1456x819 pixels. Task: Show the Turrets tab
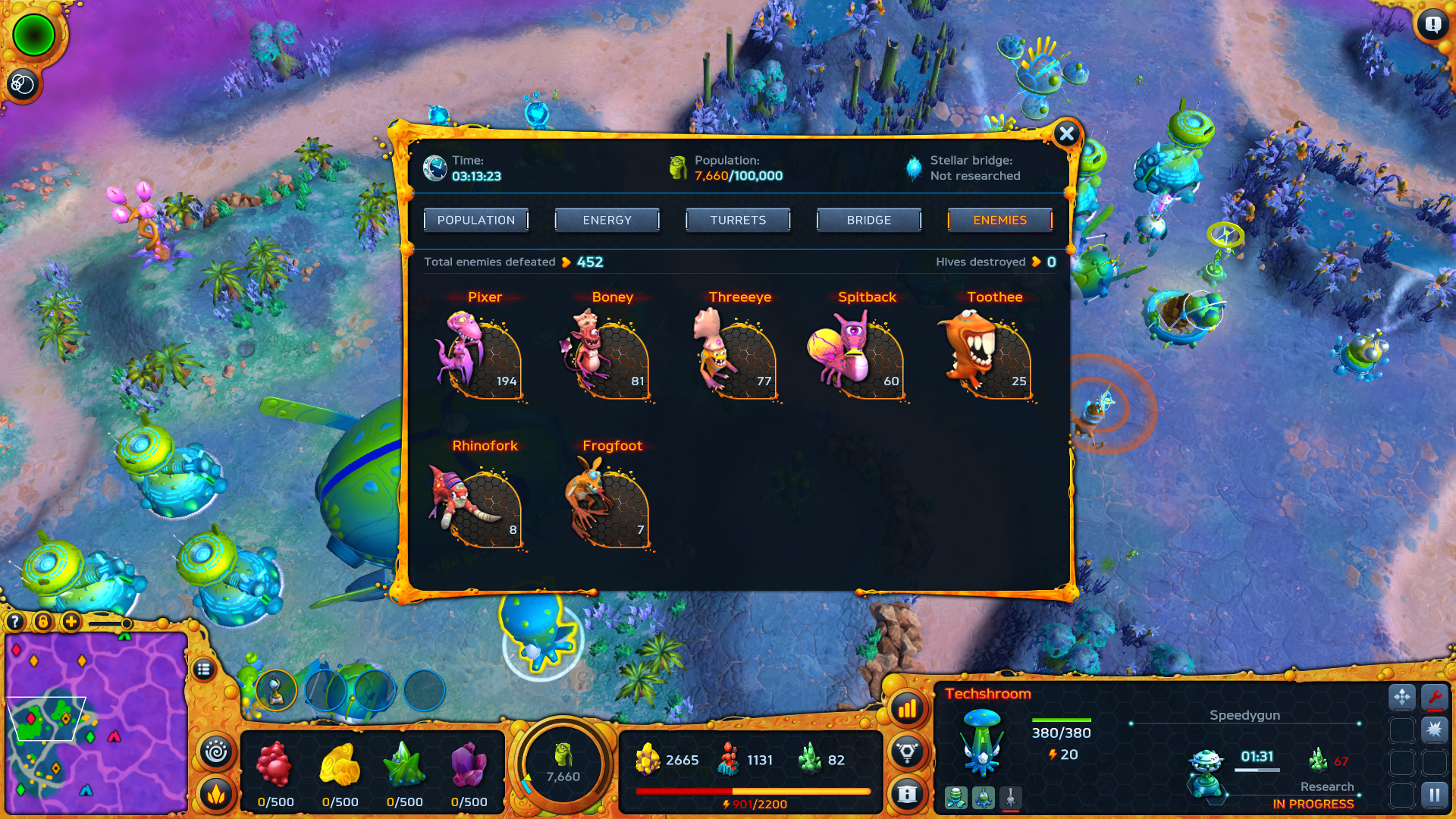[738, 220]
